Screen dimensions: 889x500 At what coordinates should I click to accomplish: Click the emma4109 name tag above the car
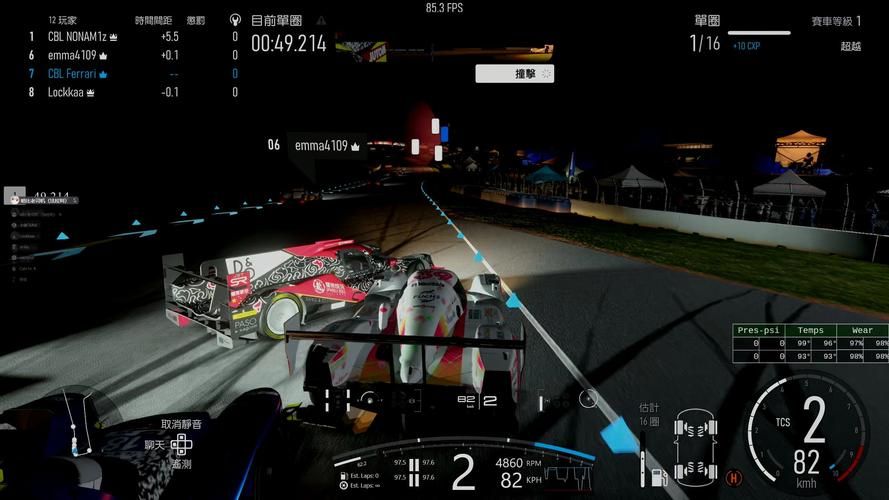[327, 145]
